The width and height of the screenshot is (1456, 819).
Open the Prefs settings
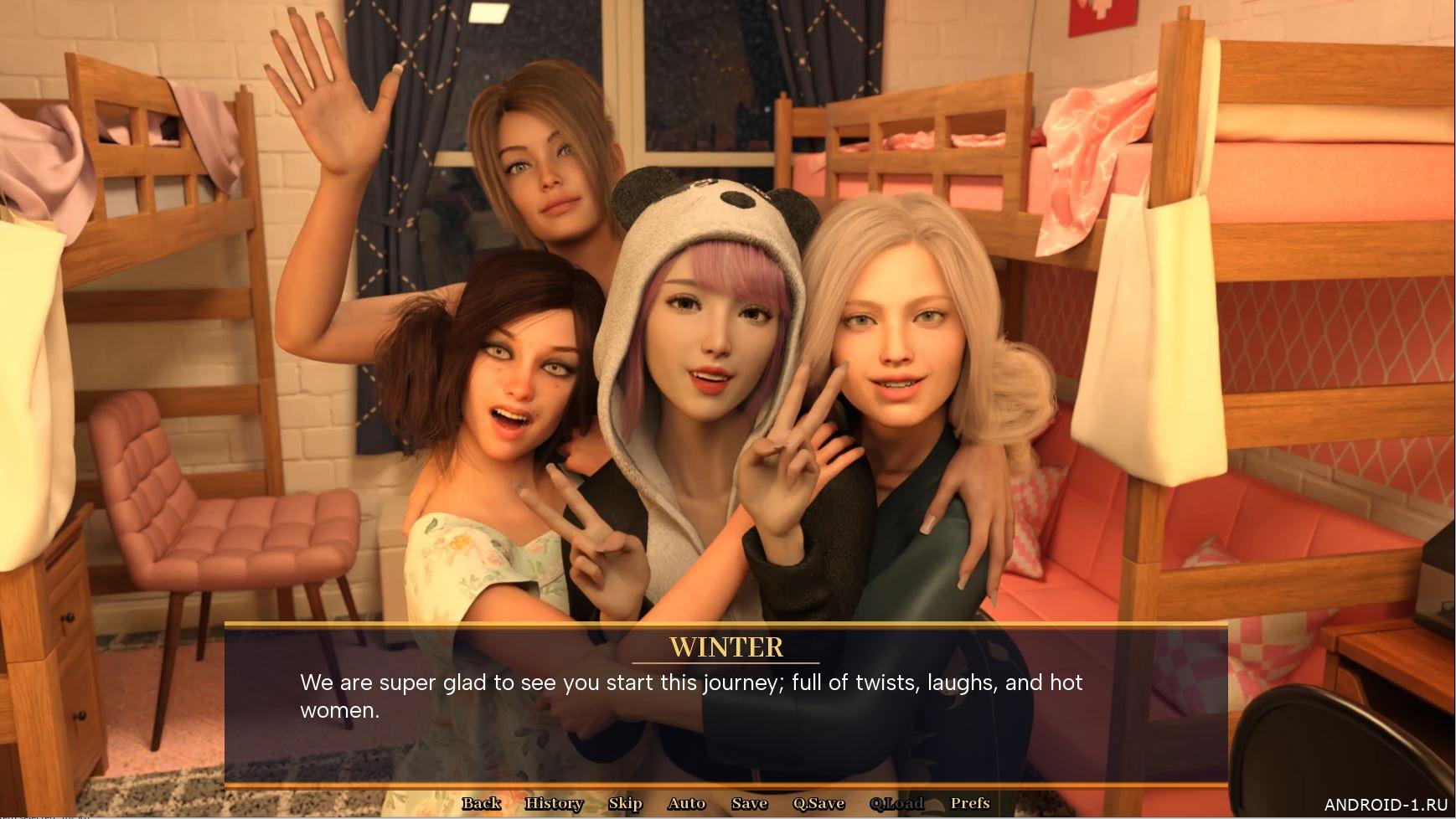(970, 804)
